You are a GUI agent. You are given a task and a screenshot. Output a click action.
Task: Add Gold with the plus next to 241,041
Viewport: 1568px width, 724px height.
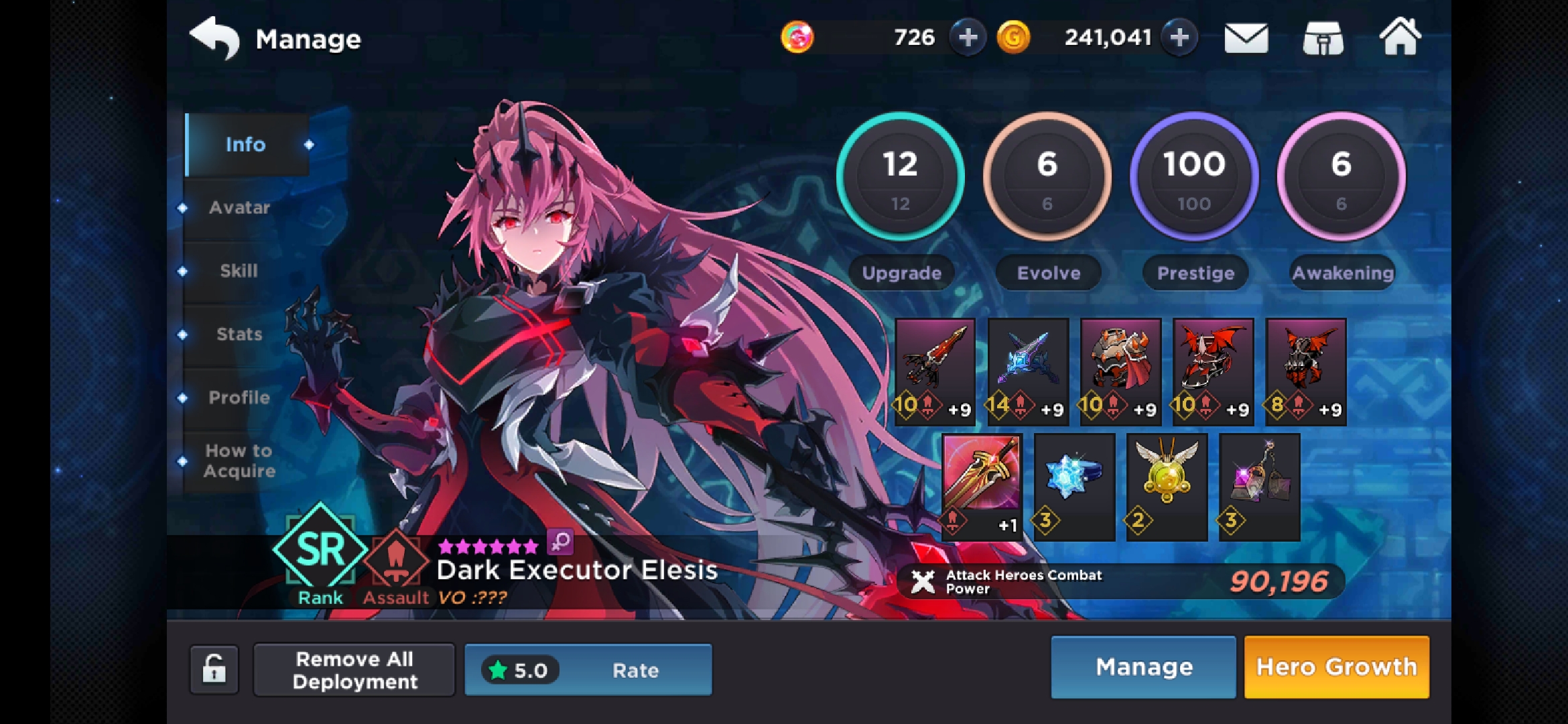(1181, 37)
